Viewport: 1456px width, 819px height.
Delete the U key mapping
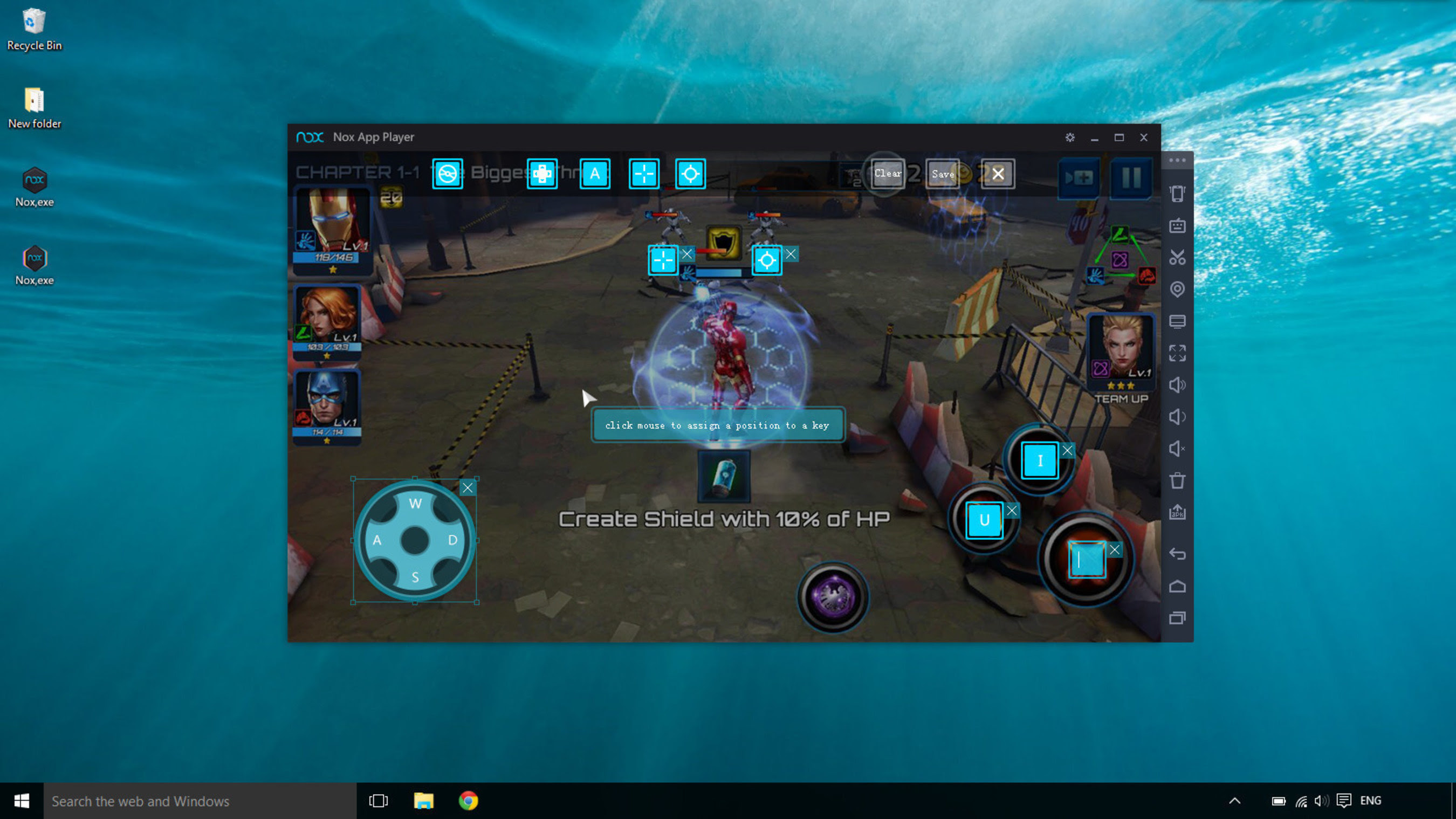pos(1012,511)
